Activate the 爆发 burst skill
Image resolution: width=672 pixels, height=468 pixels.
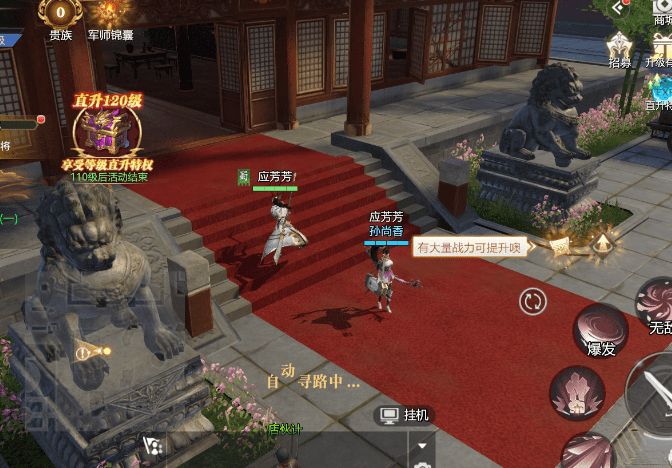pos(601,330)
